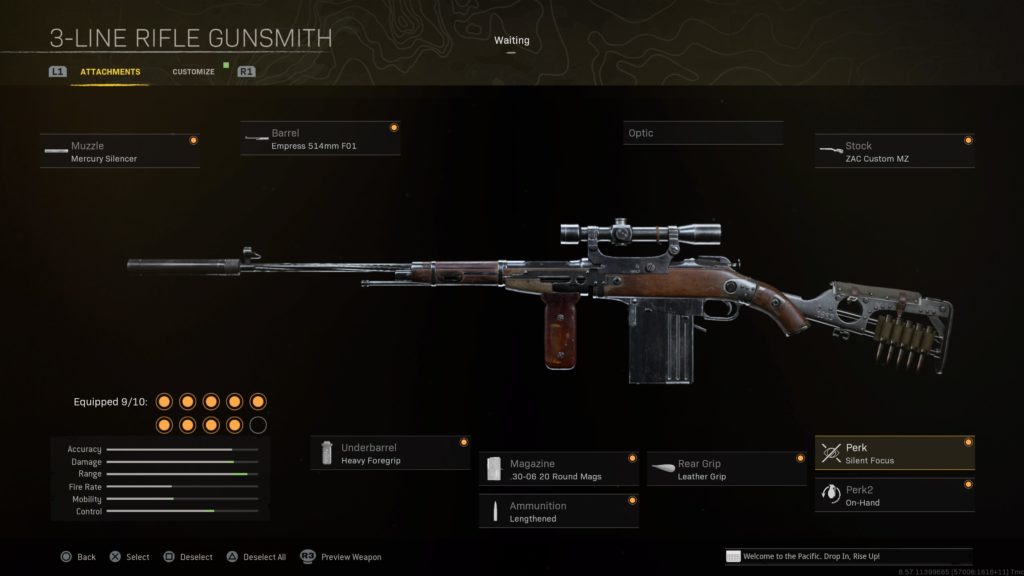Select the Rear Grip Leather Grip slot
This screenshot has height=576, width=1024.
coord(726,469)
